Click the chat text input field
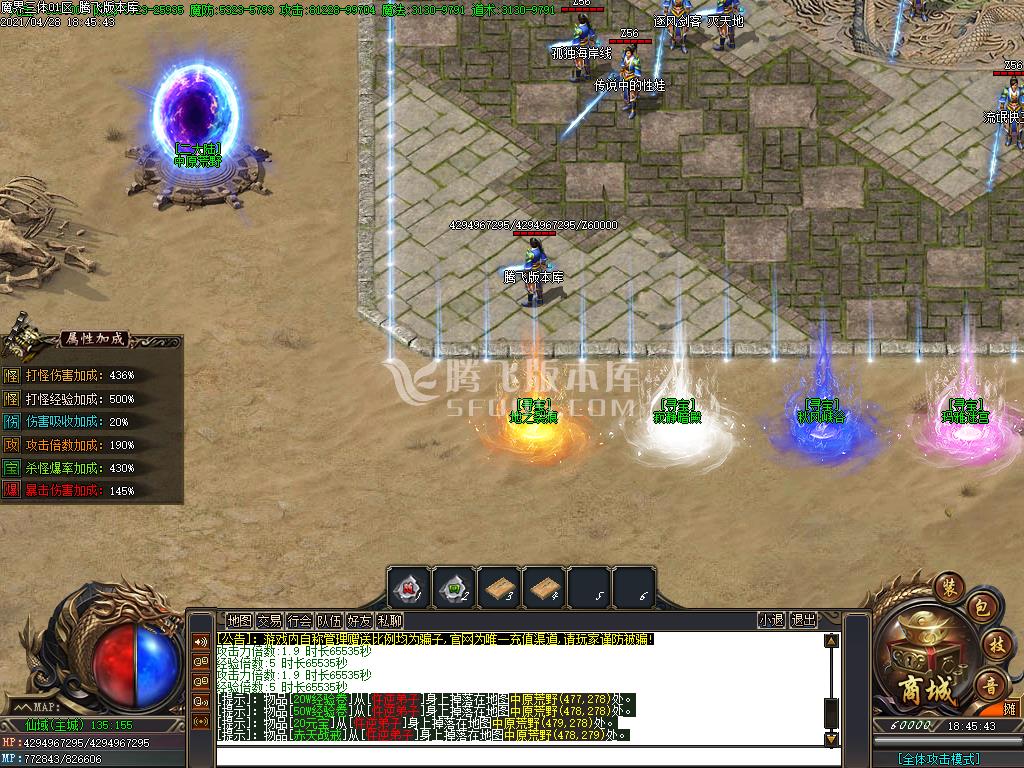The image size is (1024, 768). coord(520,755)
